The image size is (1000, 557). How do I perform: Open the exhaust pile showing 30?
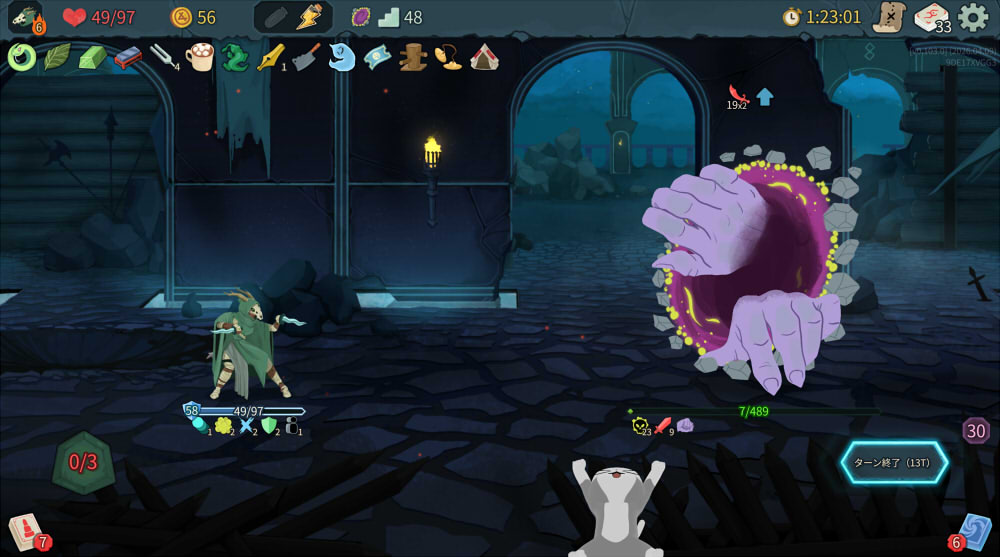pos(976,431)
